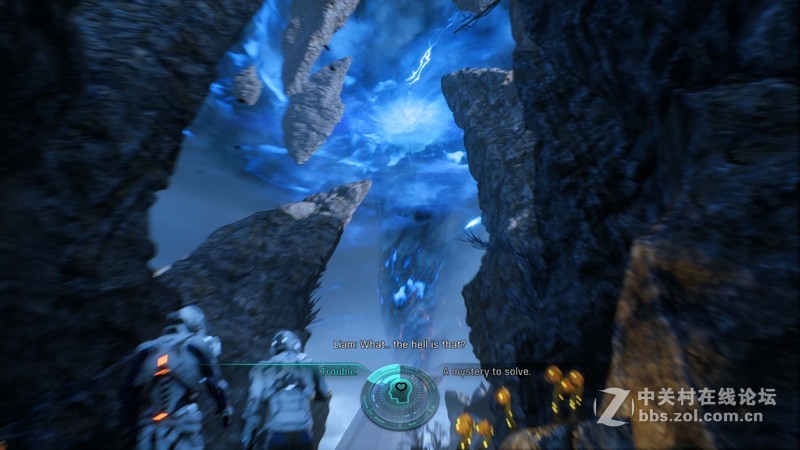Click the dialogue wheel's head-and-heart tone icon
The height and width of the screenshot is (450, 800).
pos(399,389)
